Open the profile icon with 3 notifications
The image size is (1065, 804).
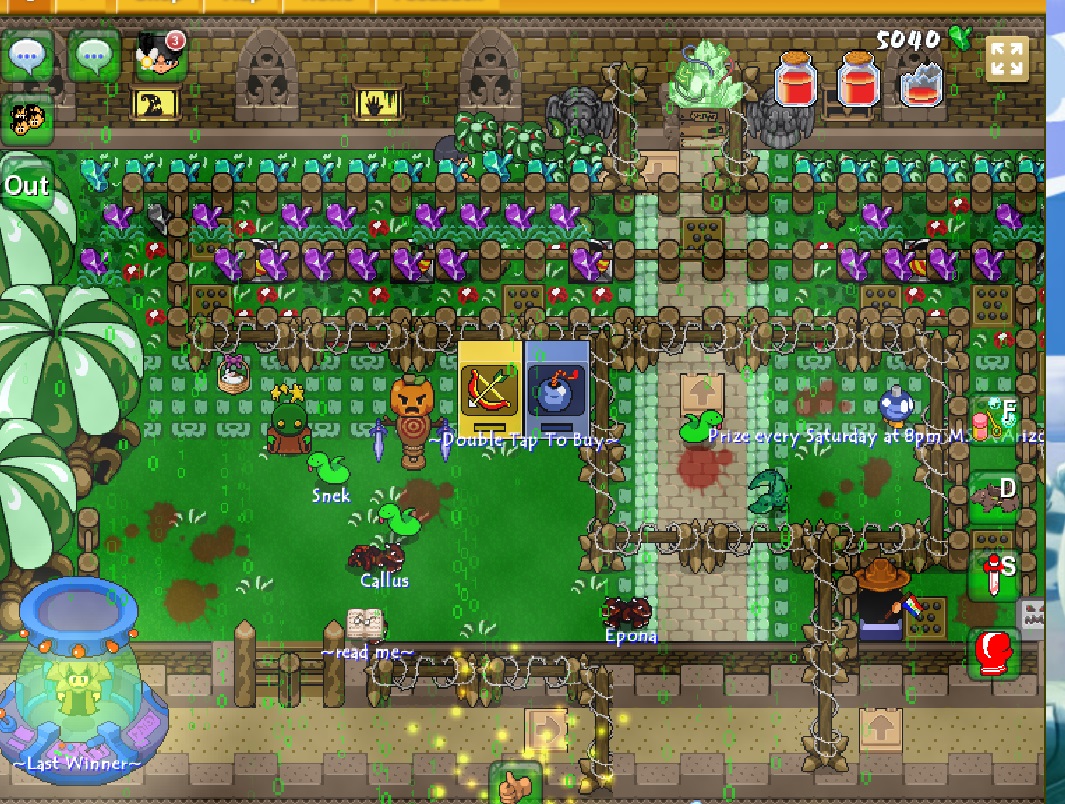160,55
